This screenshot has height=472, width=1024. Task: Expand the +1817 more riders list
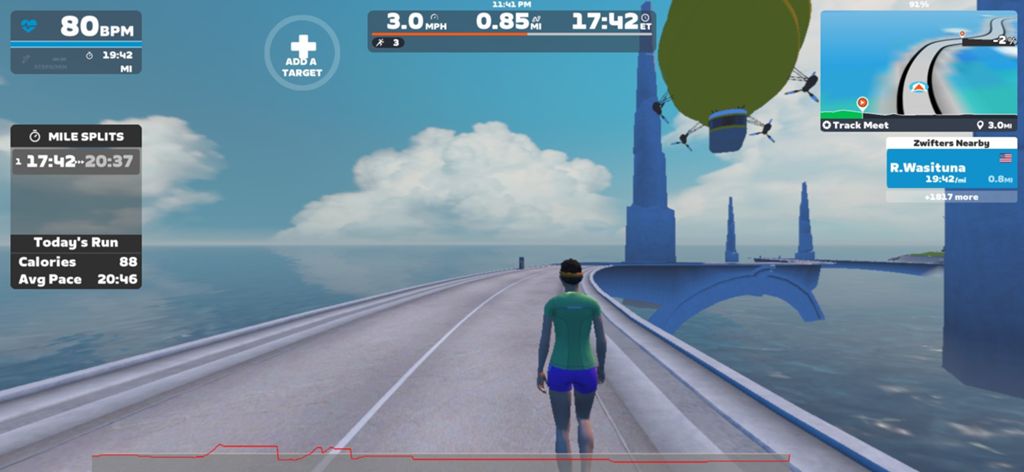tap(950, 197)
